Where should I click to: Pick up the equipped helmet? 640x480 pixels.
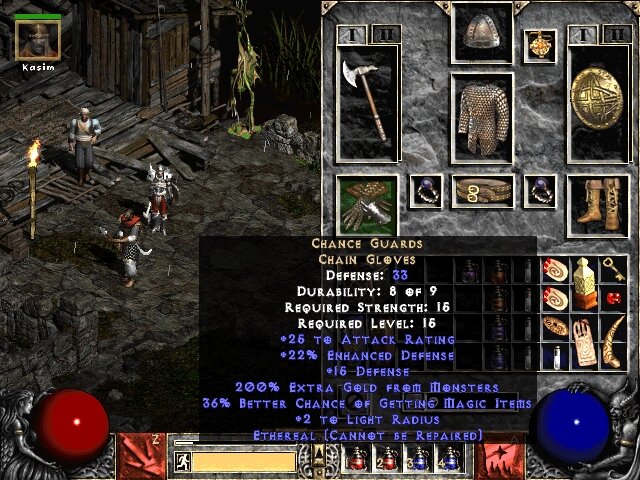point(482,33)
